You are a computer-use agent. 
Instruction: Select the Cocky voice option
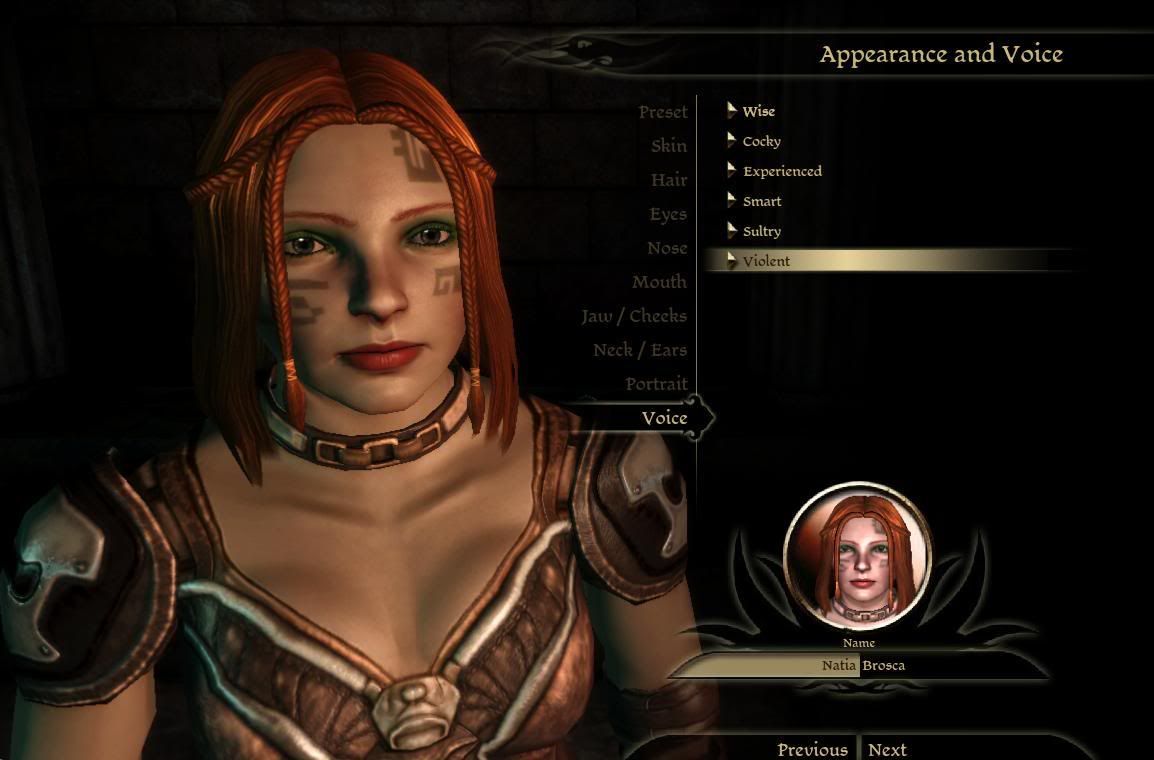761,141
